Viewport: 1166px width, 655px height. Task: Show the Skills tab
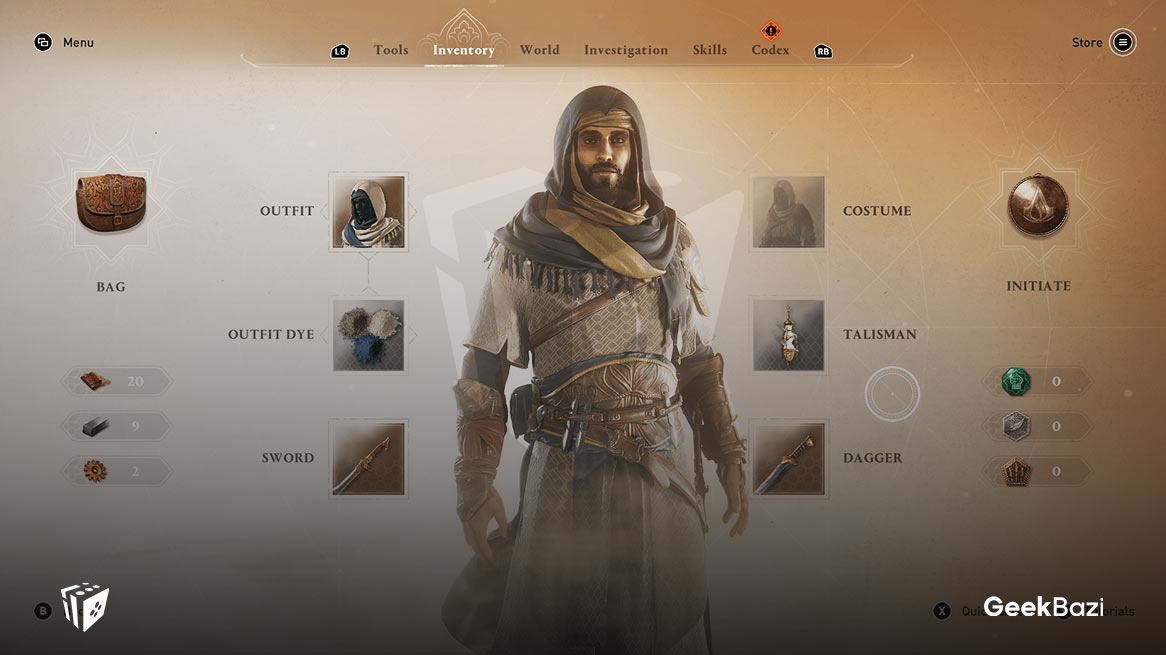click(710, 50)
